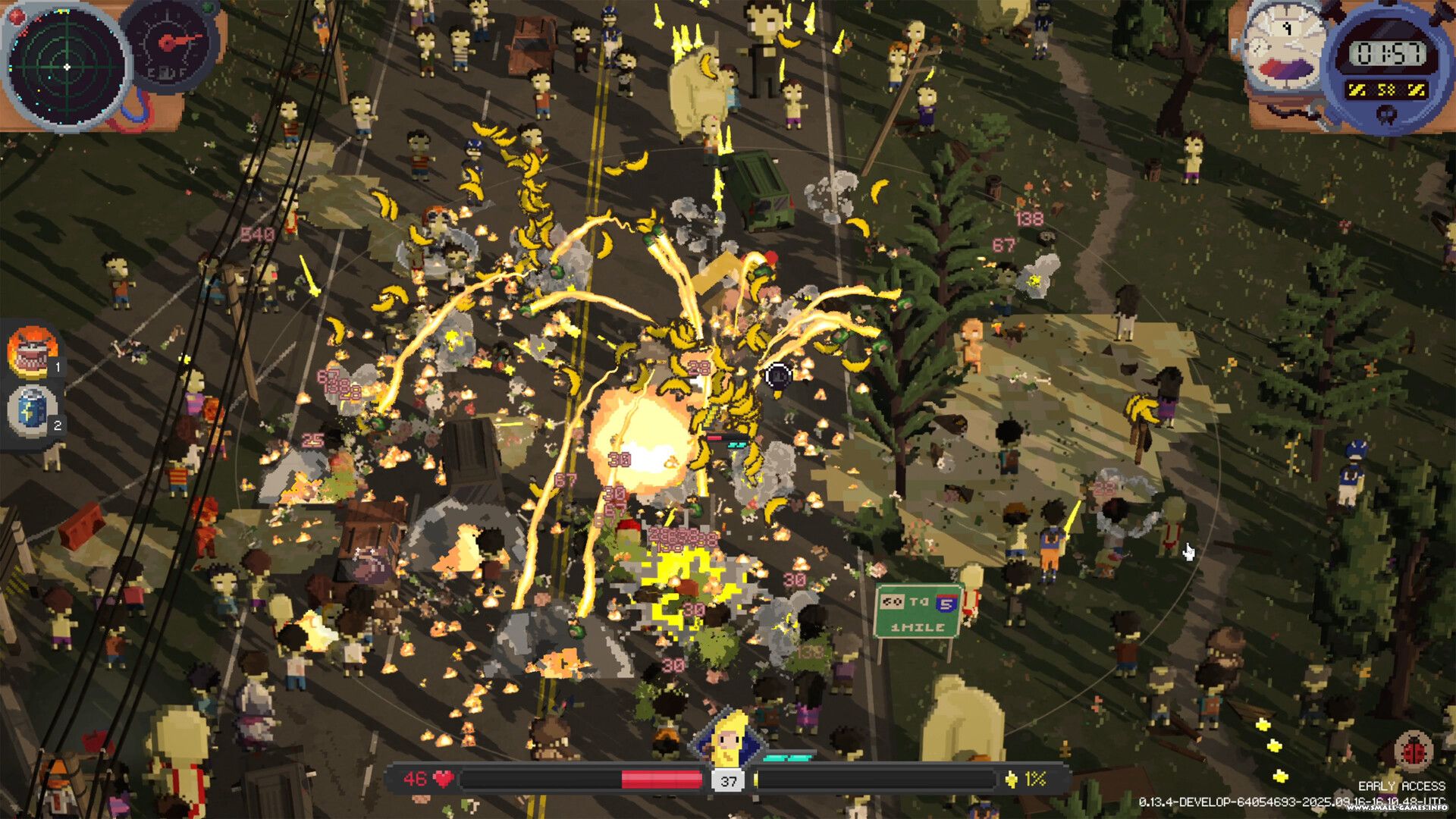This screenshot has height=819, width=1456.
Task: Use the blue canister item in slot 2
Action: (x=32, y=409)
